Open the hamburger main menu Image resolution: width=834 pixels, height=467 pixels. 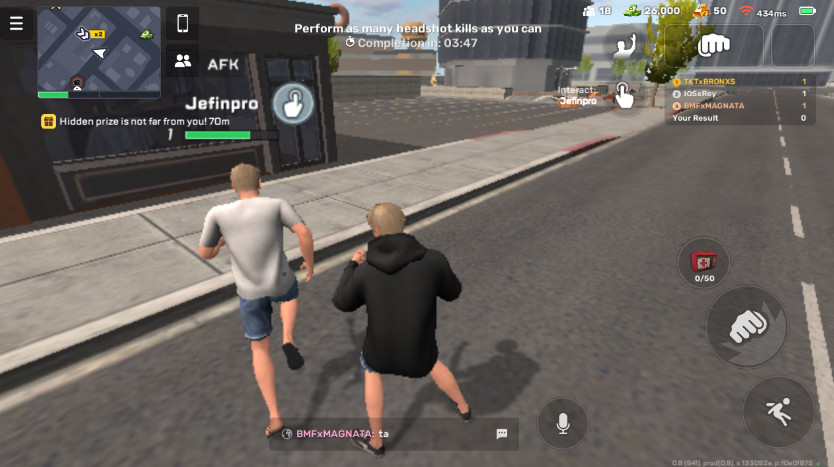[16, 24]
